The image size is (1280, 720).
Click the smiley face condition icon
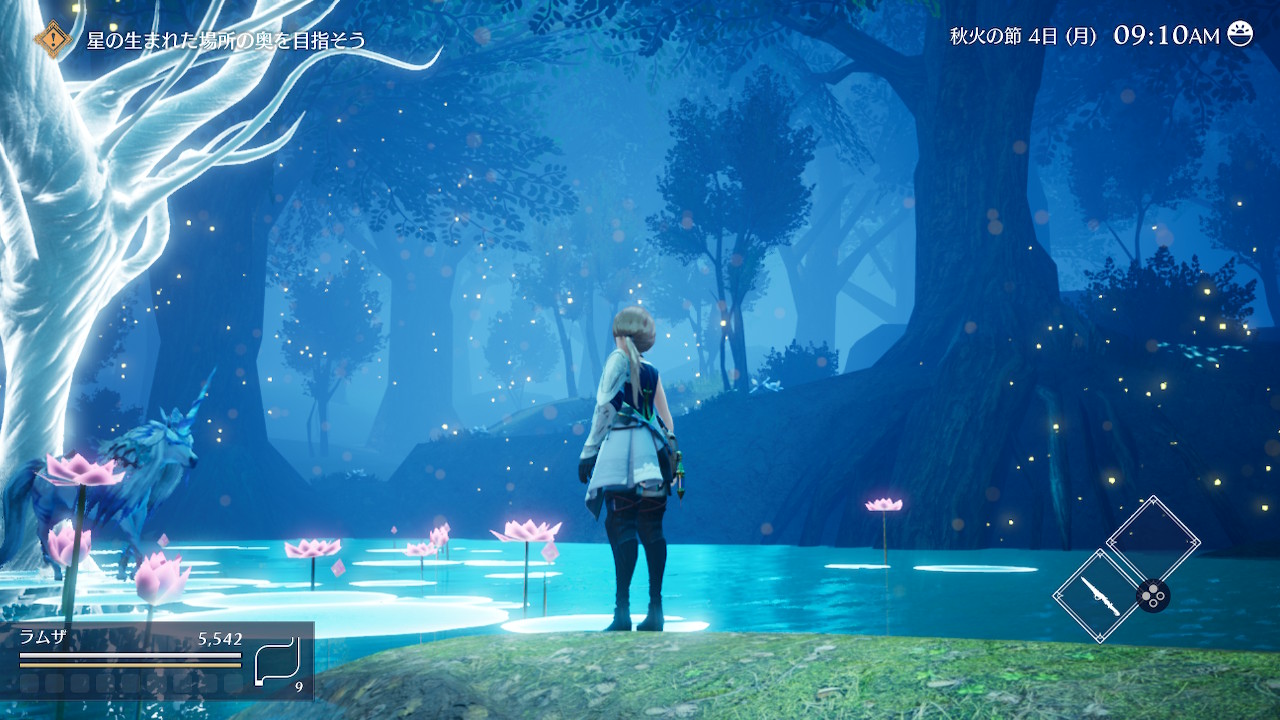[1240, 34]
